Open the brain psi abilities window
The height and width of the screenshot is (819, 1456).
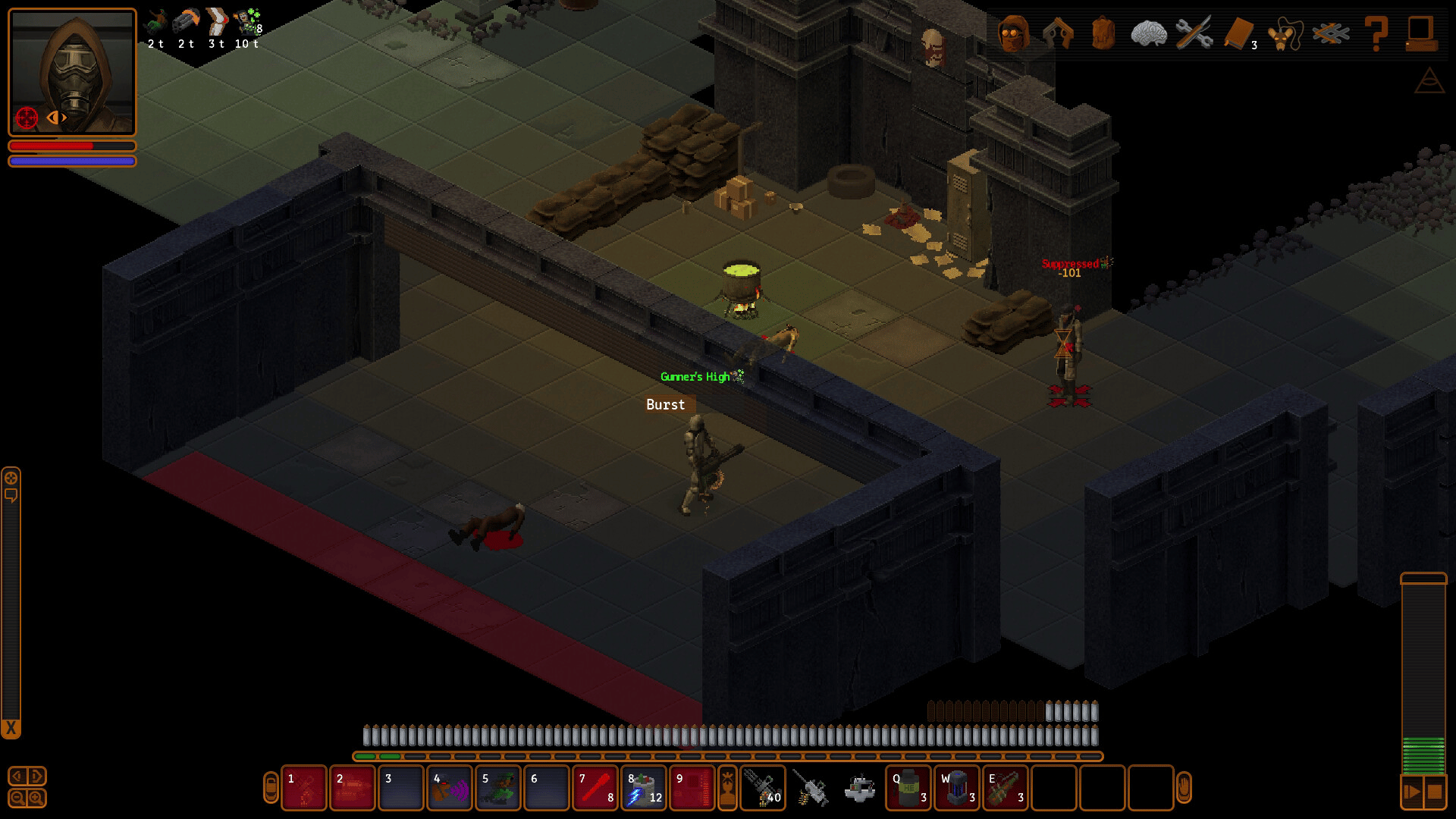pos(1148,33)
